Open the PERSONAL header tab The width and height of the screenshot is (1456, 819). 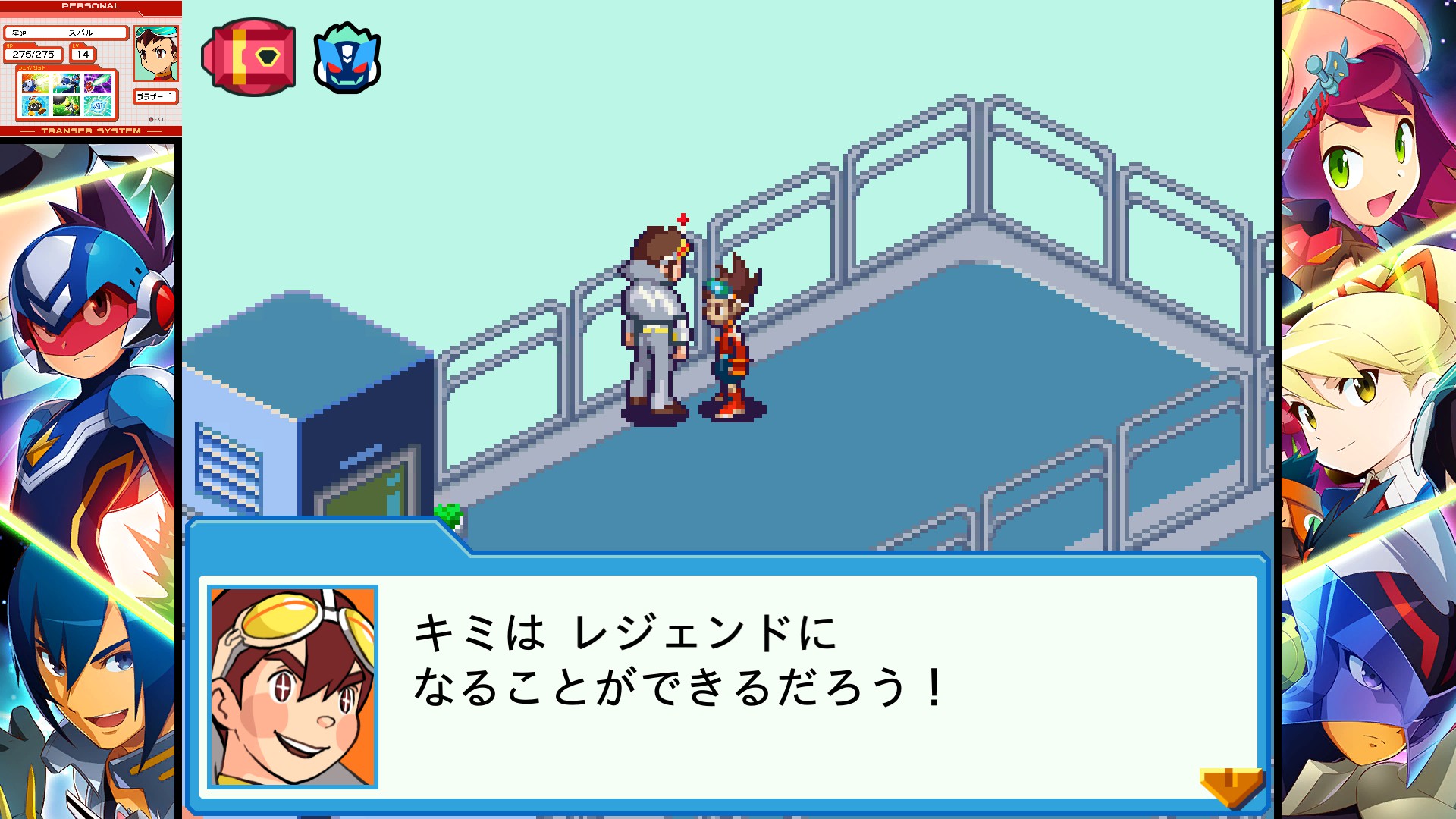[x=91, y=6]
